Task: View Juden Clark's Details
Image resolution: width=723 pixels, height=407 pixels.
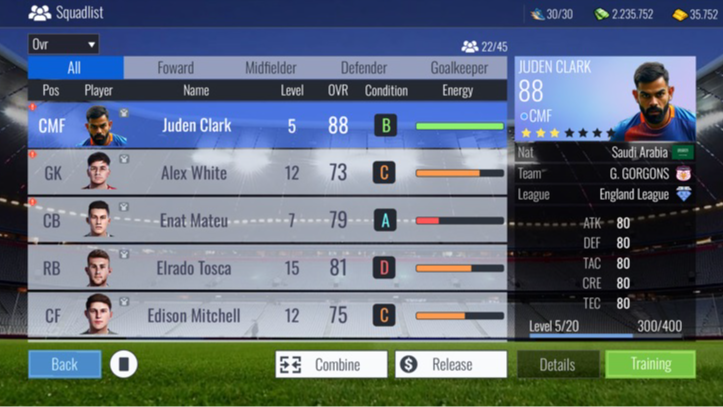Action: tap(557, 364)
